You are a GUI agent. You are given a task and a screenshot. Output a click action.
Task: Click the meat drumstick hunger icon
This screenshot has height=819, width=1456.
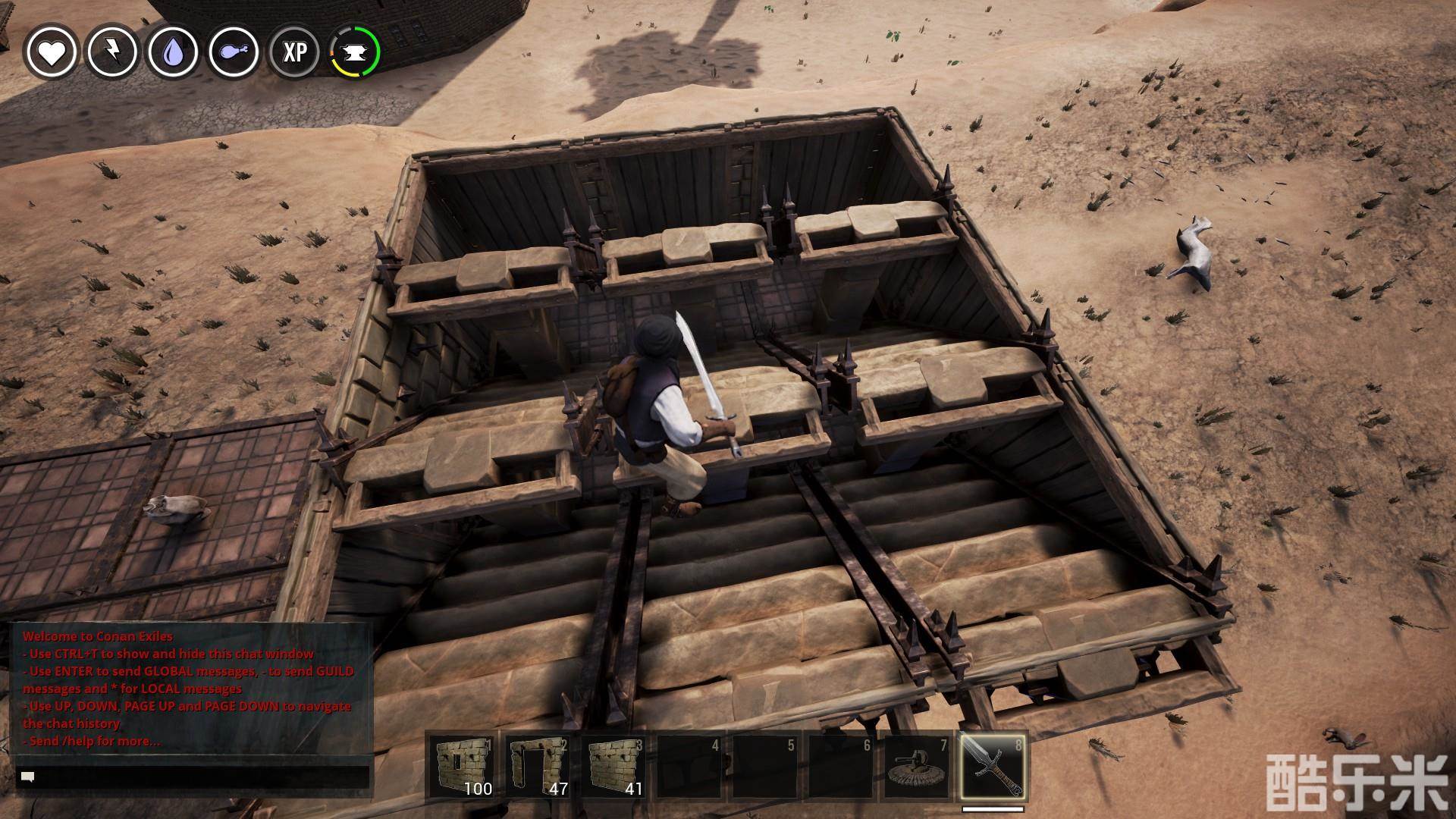tap(234, 52)
